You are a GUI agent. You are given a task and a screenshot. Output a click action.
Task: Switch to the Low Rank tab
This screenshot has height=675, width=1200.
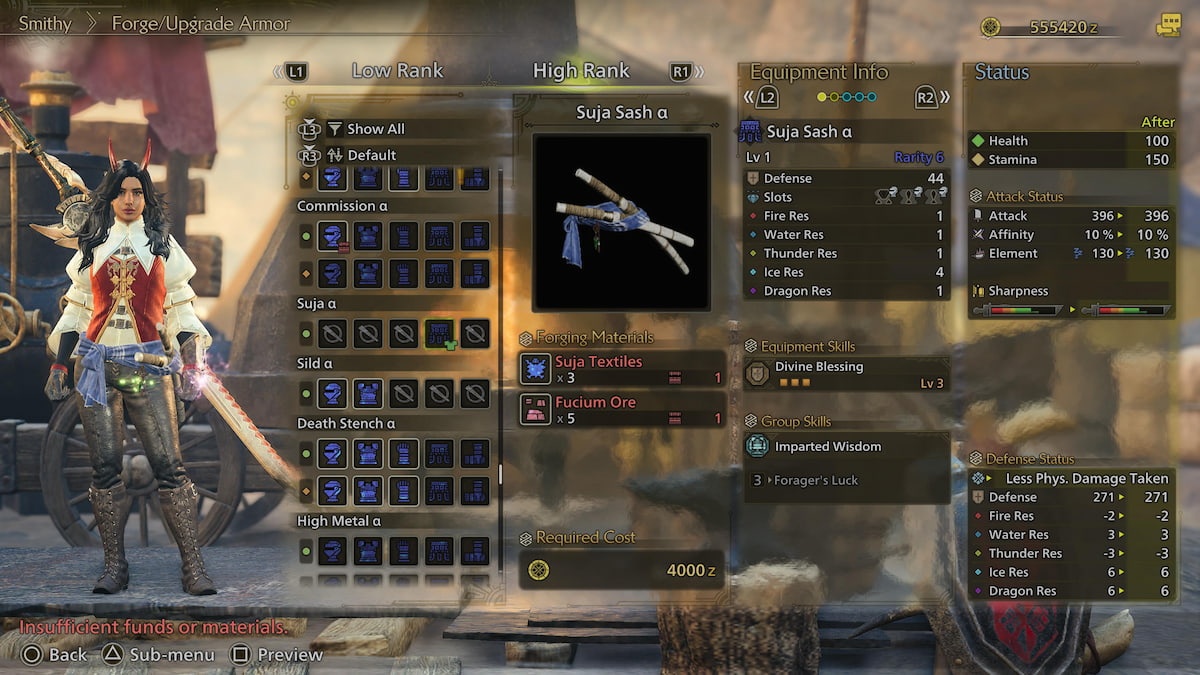(x=397, y=71)
